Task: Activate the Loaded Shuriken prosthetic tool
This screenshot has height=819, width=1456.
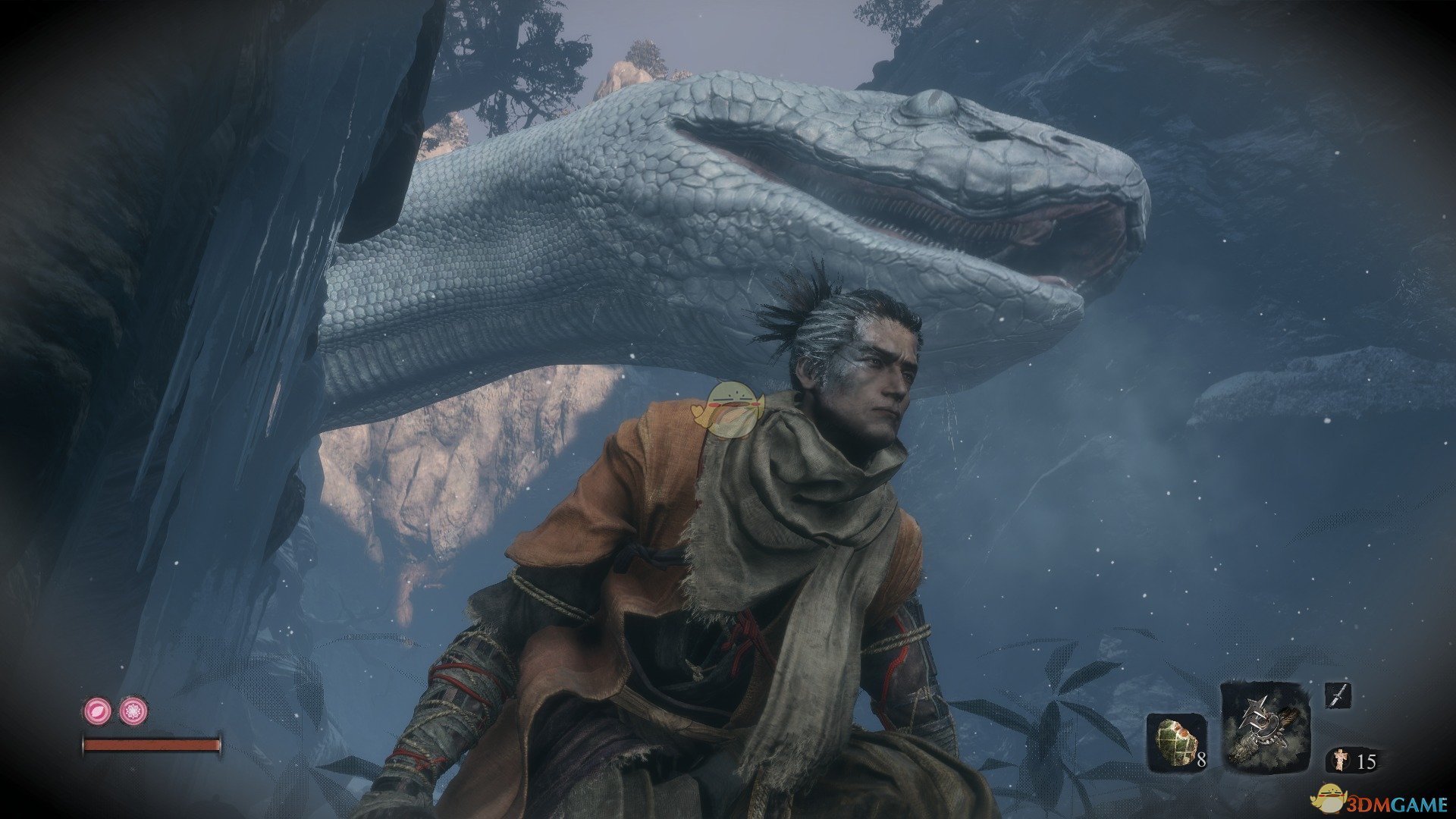Action: tap(1264, 727)
